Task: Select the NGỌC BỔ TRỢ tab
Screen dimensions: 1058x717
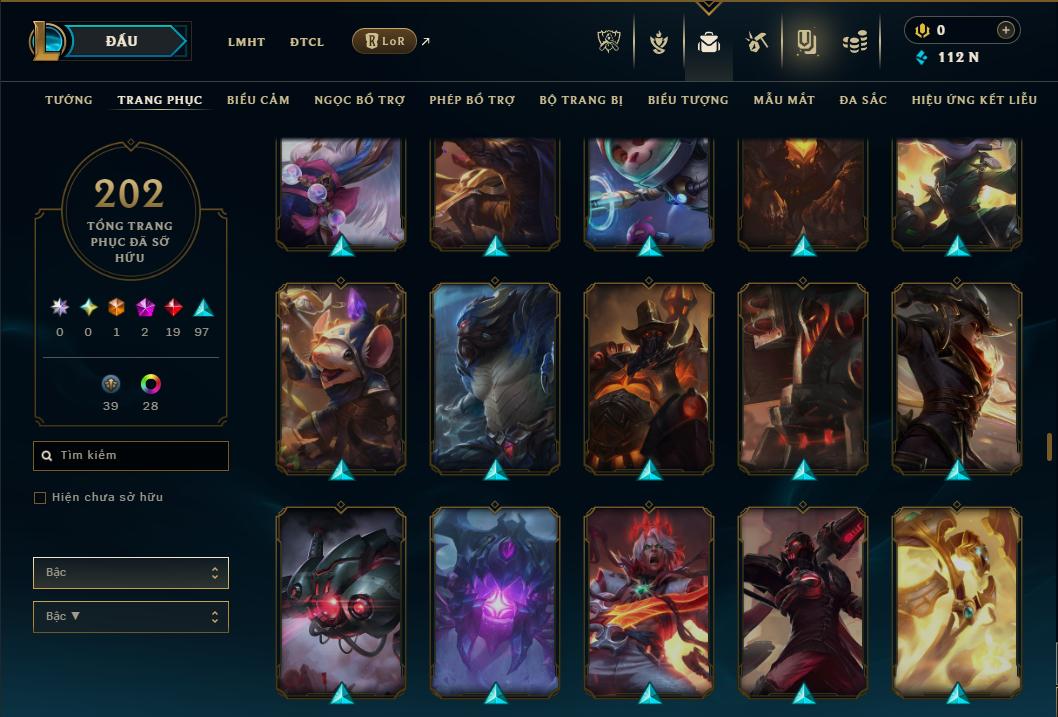Action: point(359,100)
